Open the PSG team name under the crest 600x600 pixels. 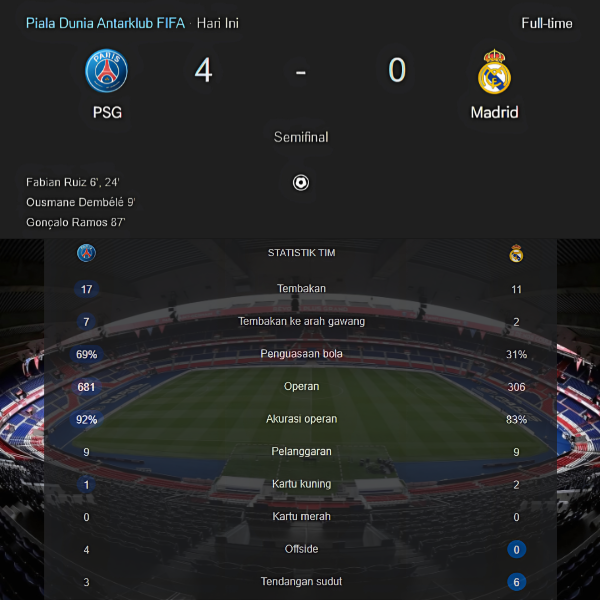pyautogui.click(x=107, y=112)
